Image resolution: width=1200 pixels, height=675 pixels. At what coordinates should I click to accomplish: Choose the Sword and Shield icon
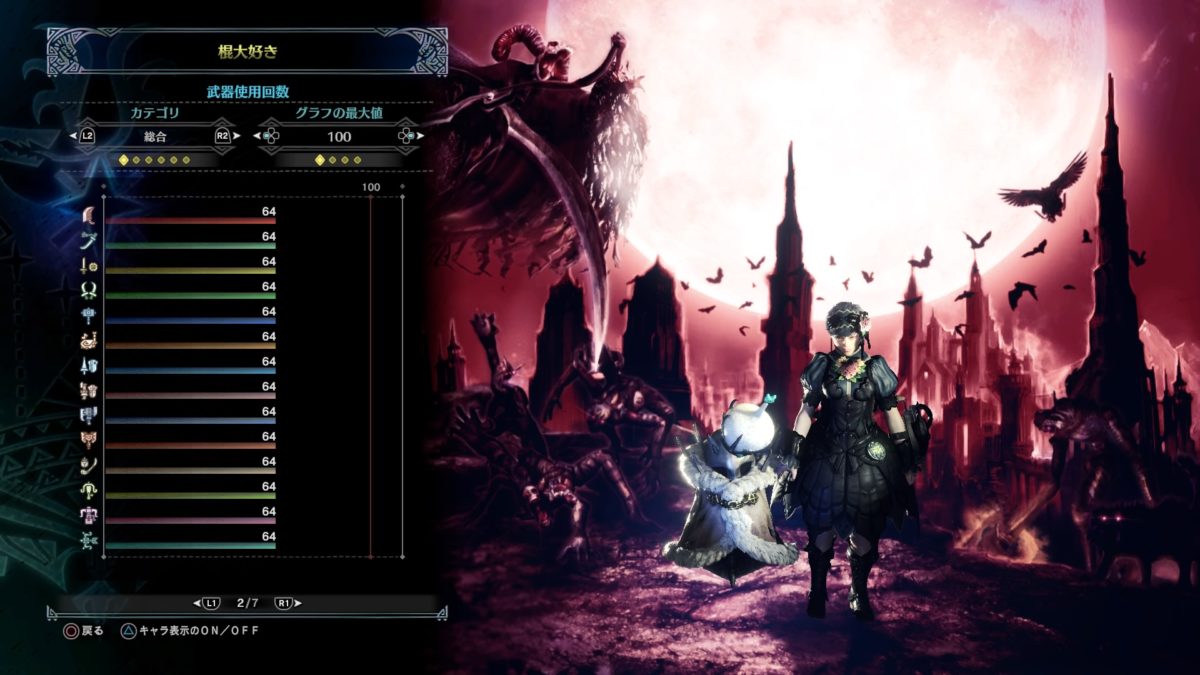coord(88,265)
